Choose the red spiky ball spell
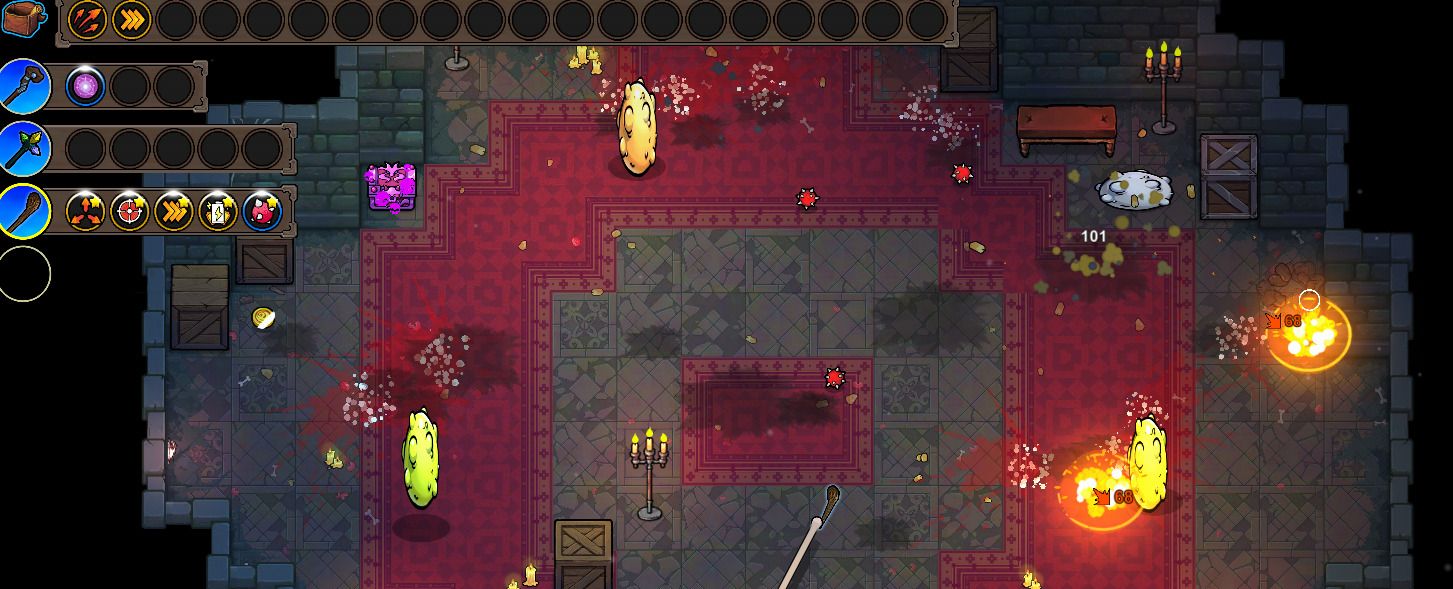This screenshot has height=589, width=1453. click(x=262, y=211)
